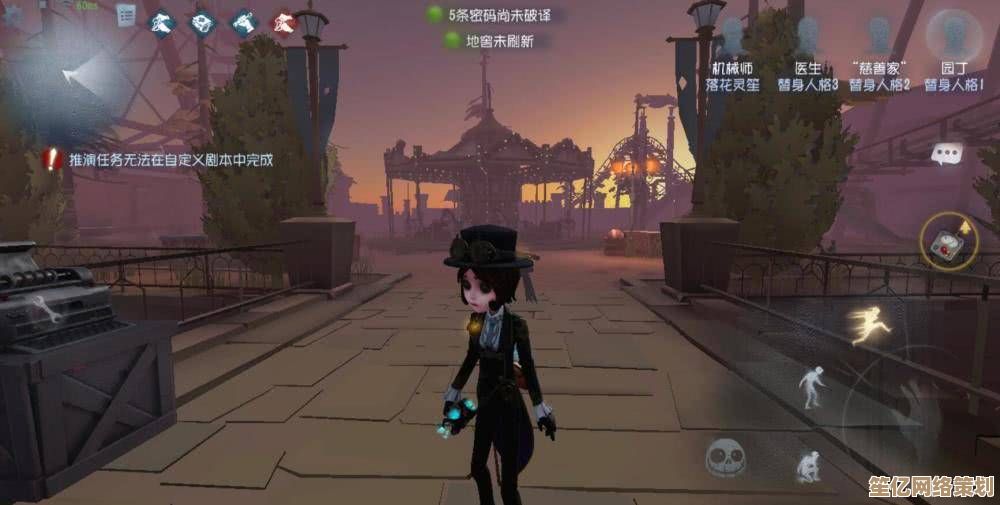This screenshot has width=1000, height=505.
Task: Switch to the crouching stance
Action: (808, 465)
